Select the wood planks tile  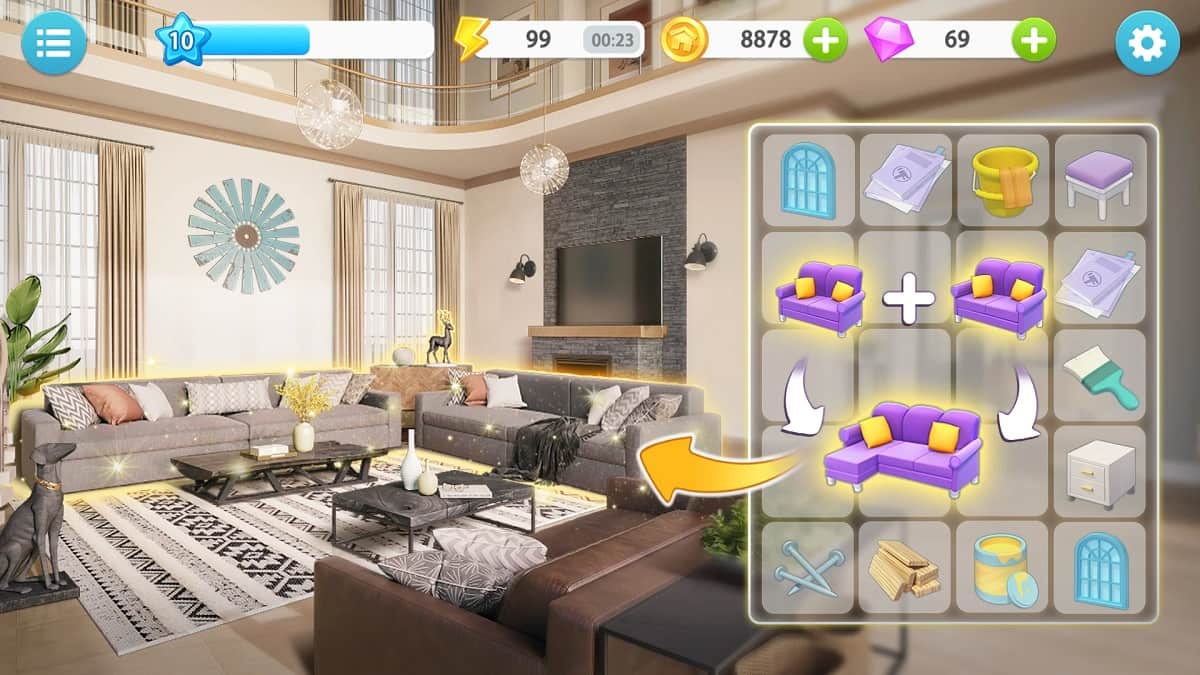[904, 568]
